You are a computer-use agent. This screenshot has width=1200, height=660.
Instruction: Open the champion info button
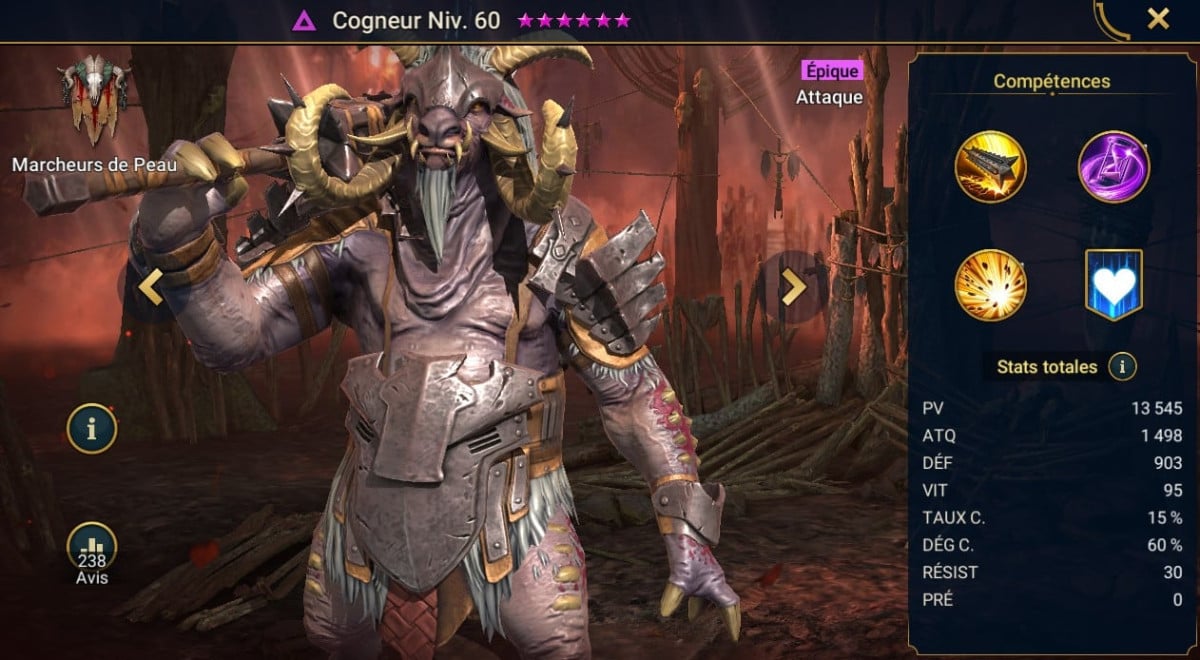tap(92, 430)
